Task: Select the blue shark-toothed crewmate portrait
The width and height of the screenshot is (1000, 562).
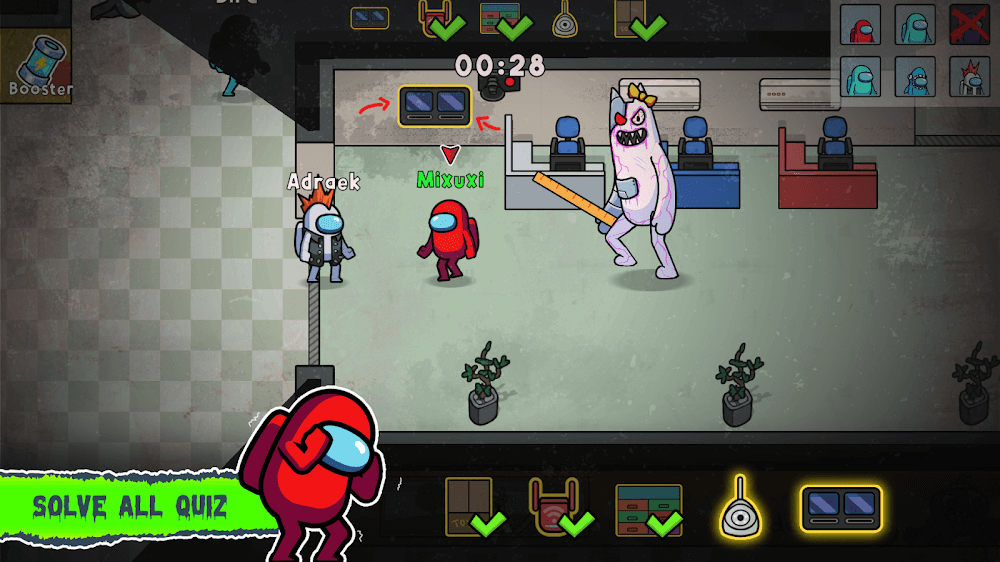Action: pos(914,77)
